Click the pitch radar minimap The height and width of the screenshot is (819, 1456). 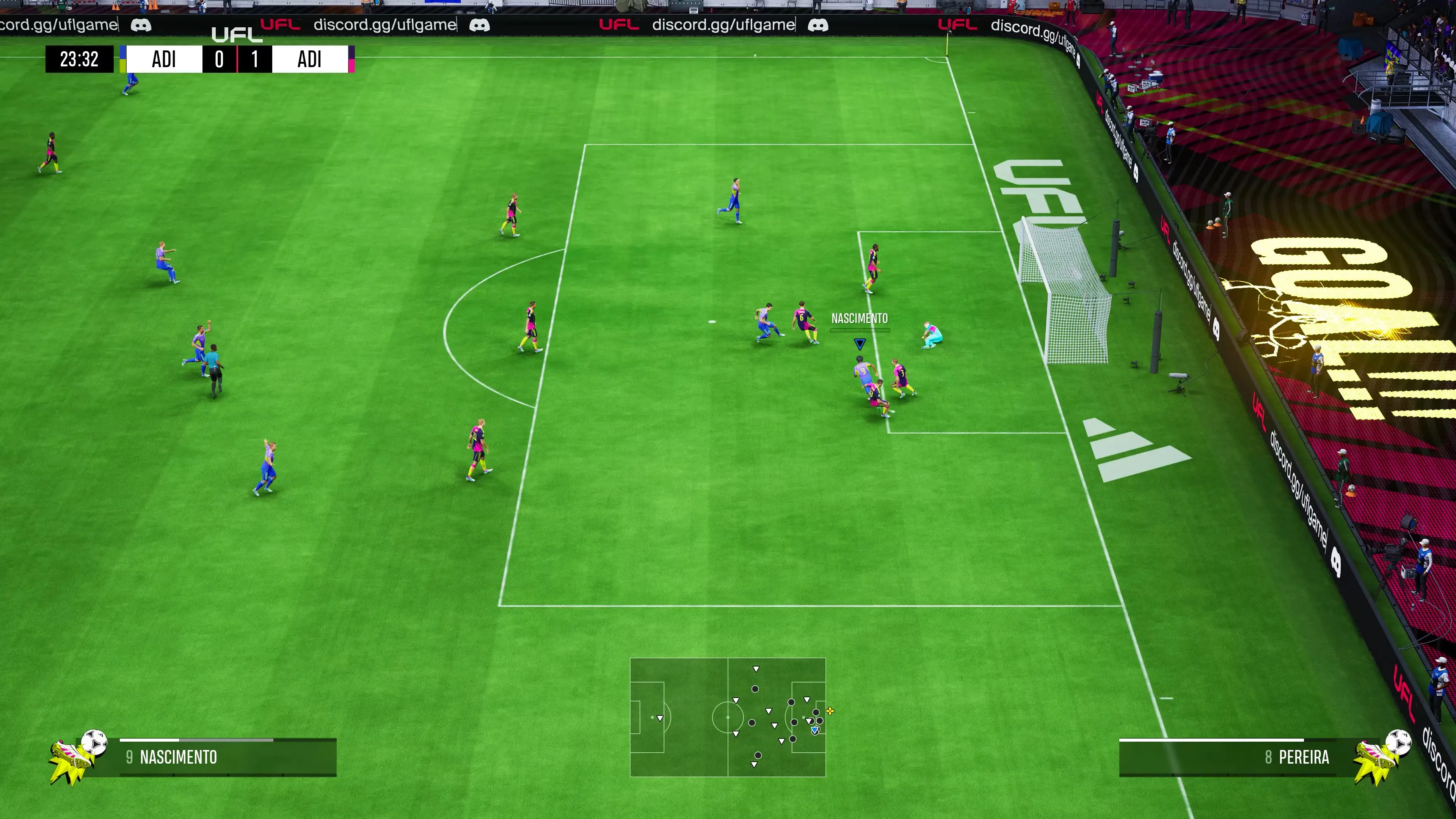coord(728,717)
